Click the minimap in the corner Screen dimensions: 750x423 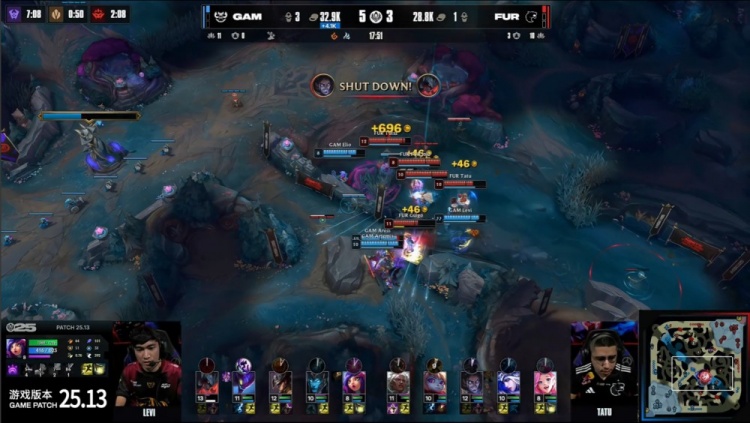tap(694, 367)
